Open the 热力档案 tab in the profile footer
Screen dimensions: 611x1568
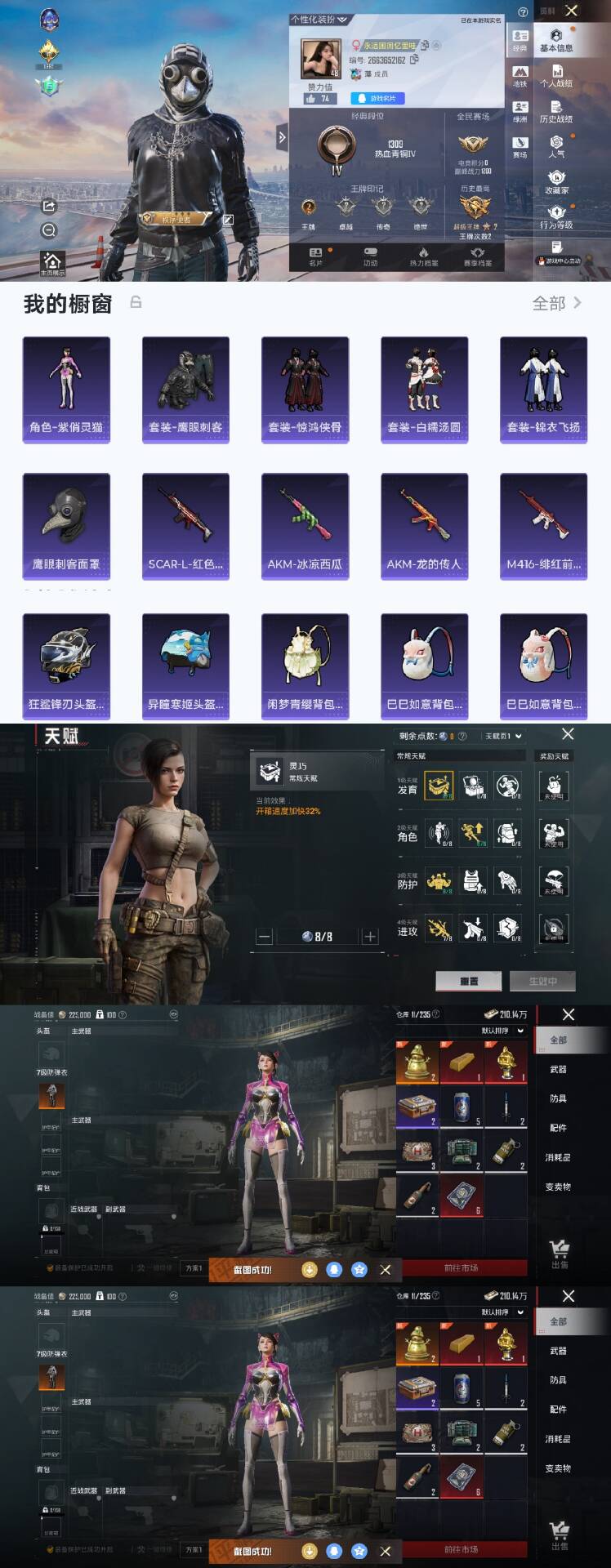(423, 256)
